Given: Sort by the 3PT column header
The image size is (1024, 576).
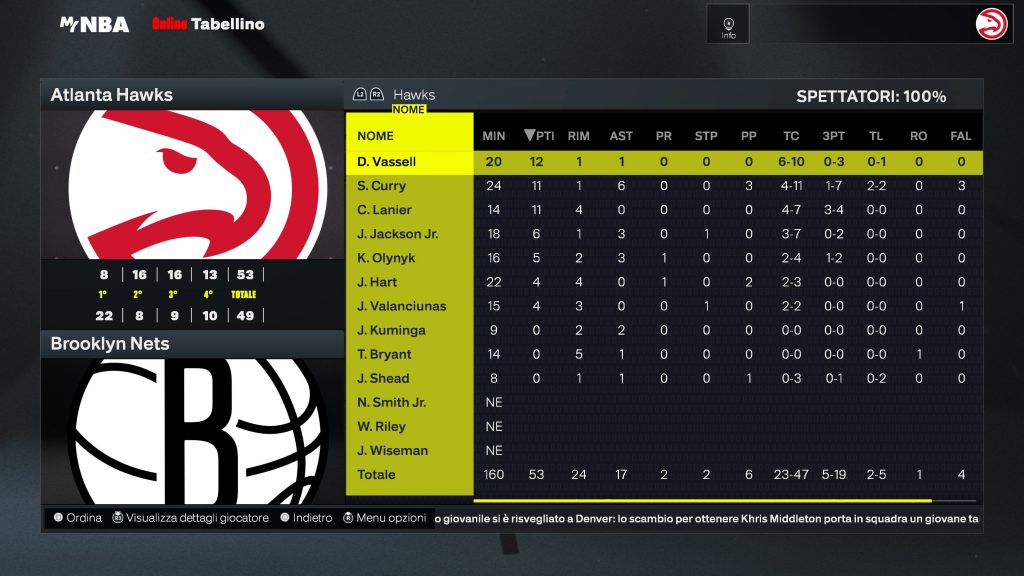Looking at the screenshot, I should [833, 136].
